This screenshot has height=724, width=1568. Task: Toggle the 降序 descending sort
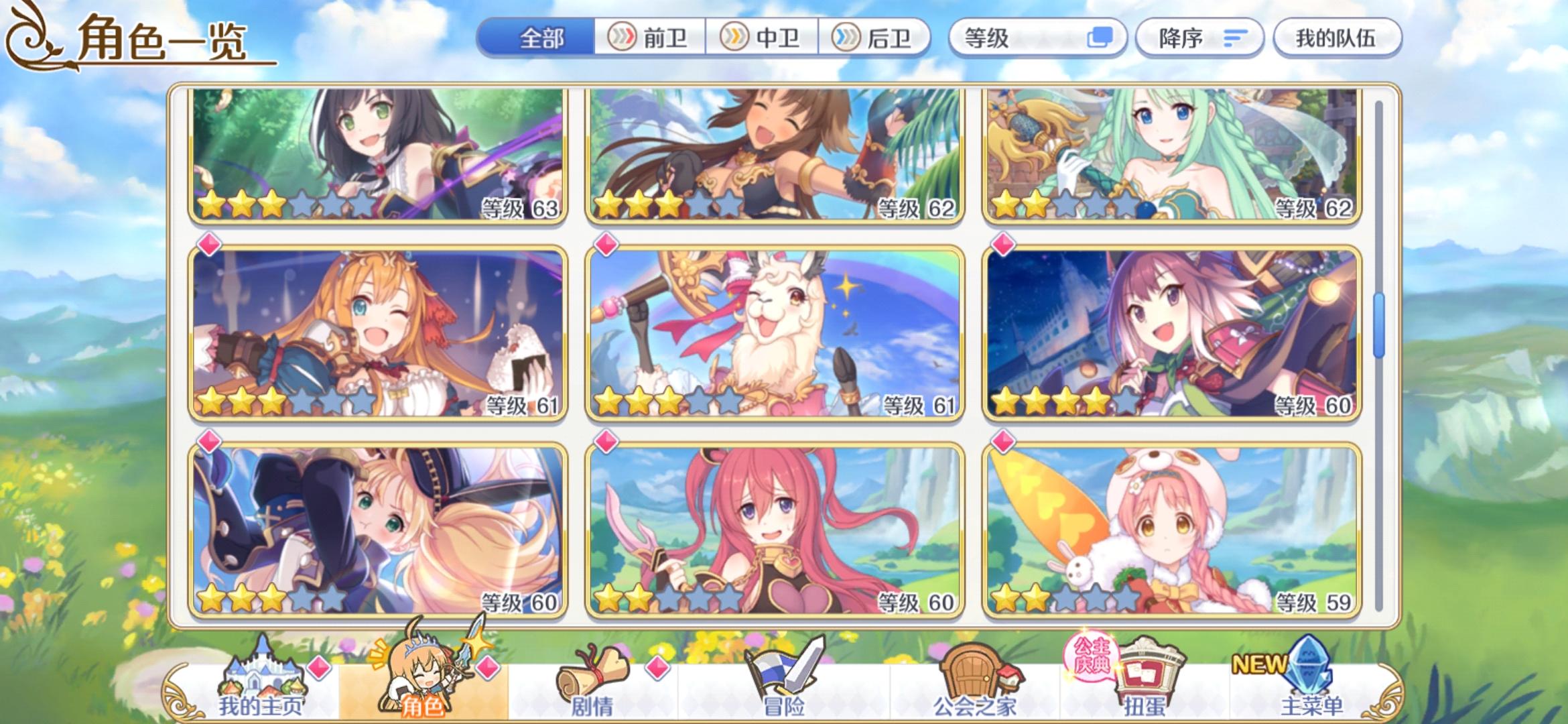(1199, 38)
